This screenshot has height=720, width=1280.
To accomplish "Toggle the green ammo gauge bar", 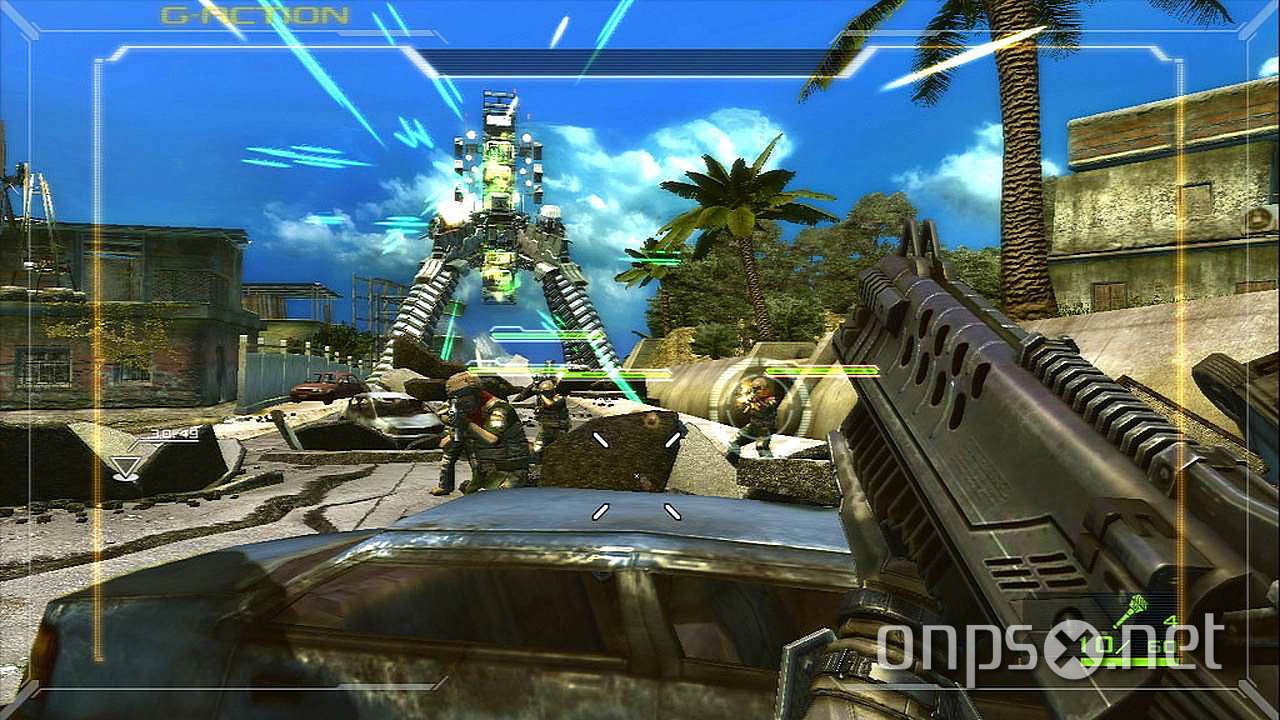I will (1130, 661).
